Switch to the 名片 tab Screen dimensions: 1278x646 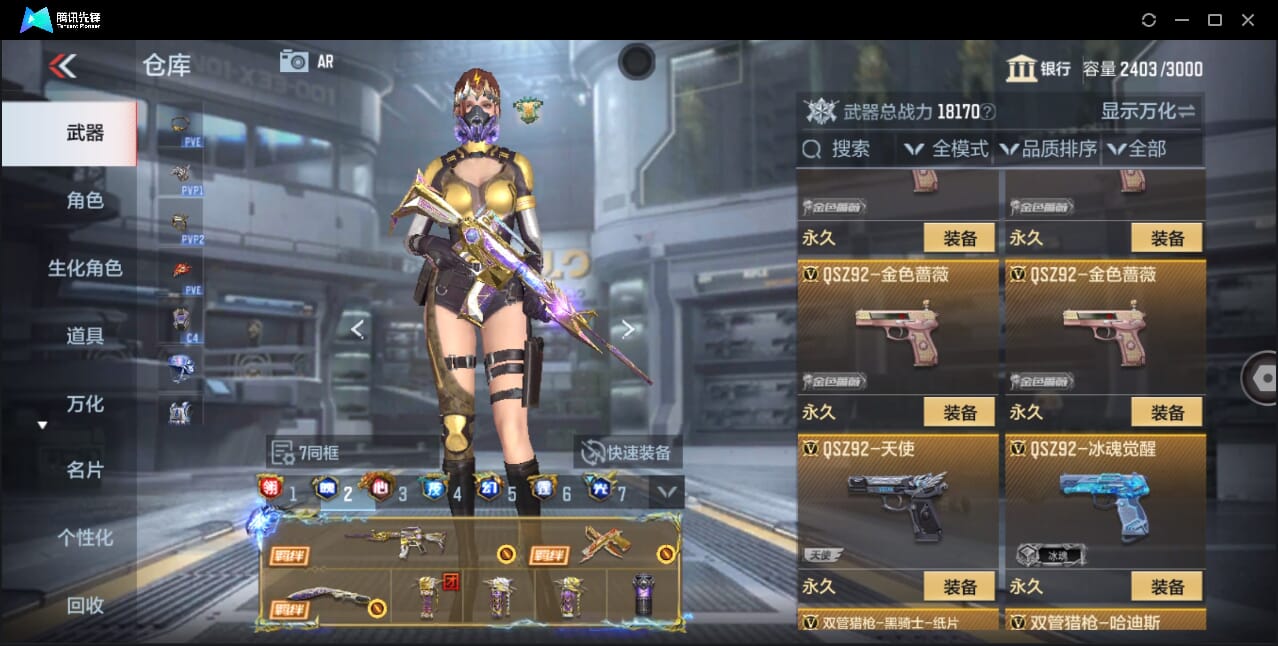[84, 470]
